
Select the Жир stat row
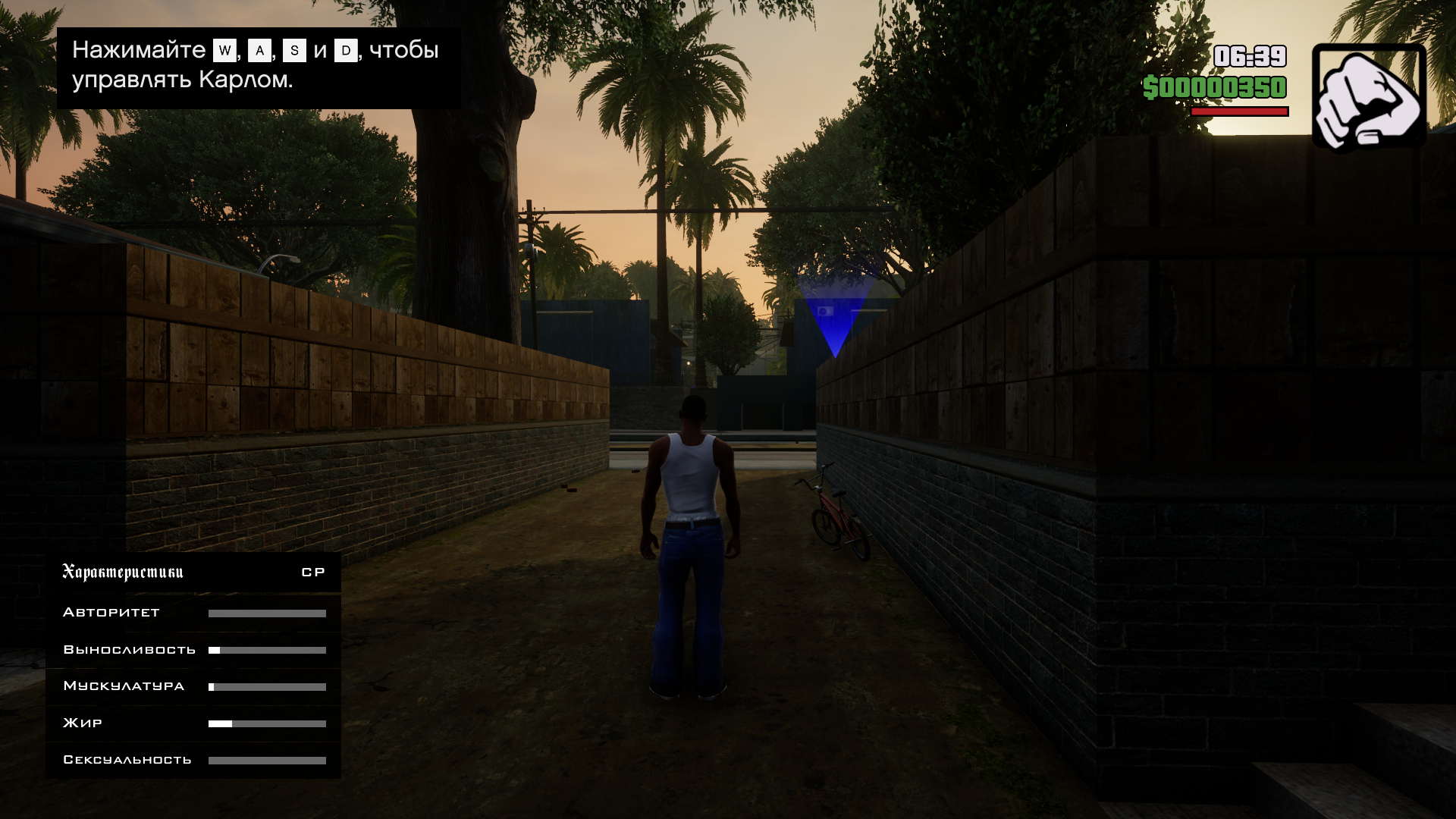click(193, 723)
